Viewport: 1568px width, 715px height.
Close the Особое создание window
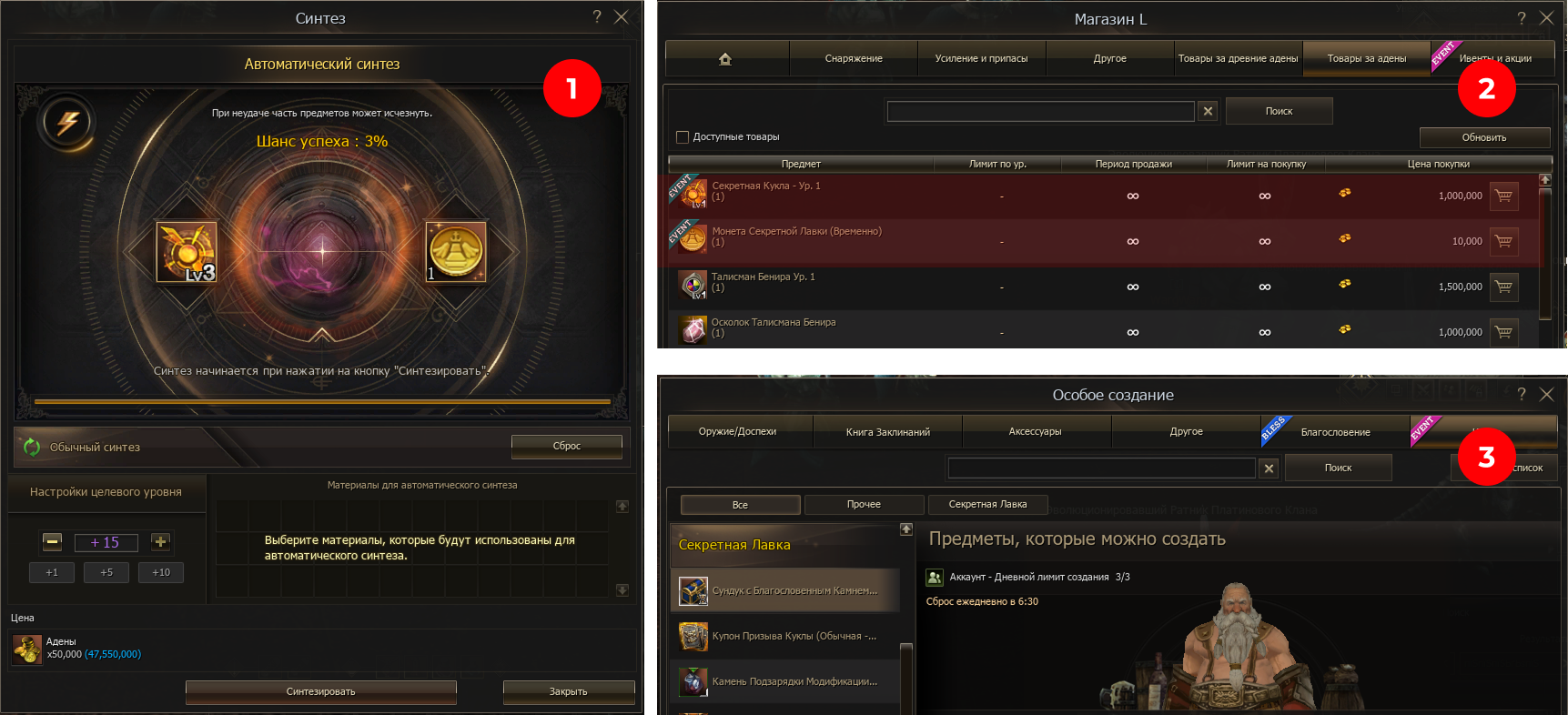point(1546,394)
